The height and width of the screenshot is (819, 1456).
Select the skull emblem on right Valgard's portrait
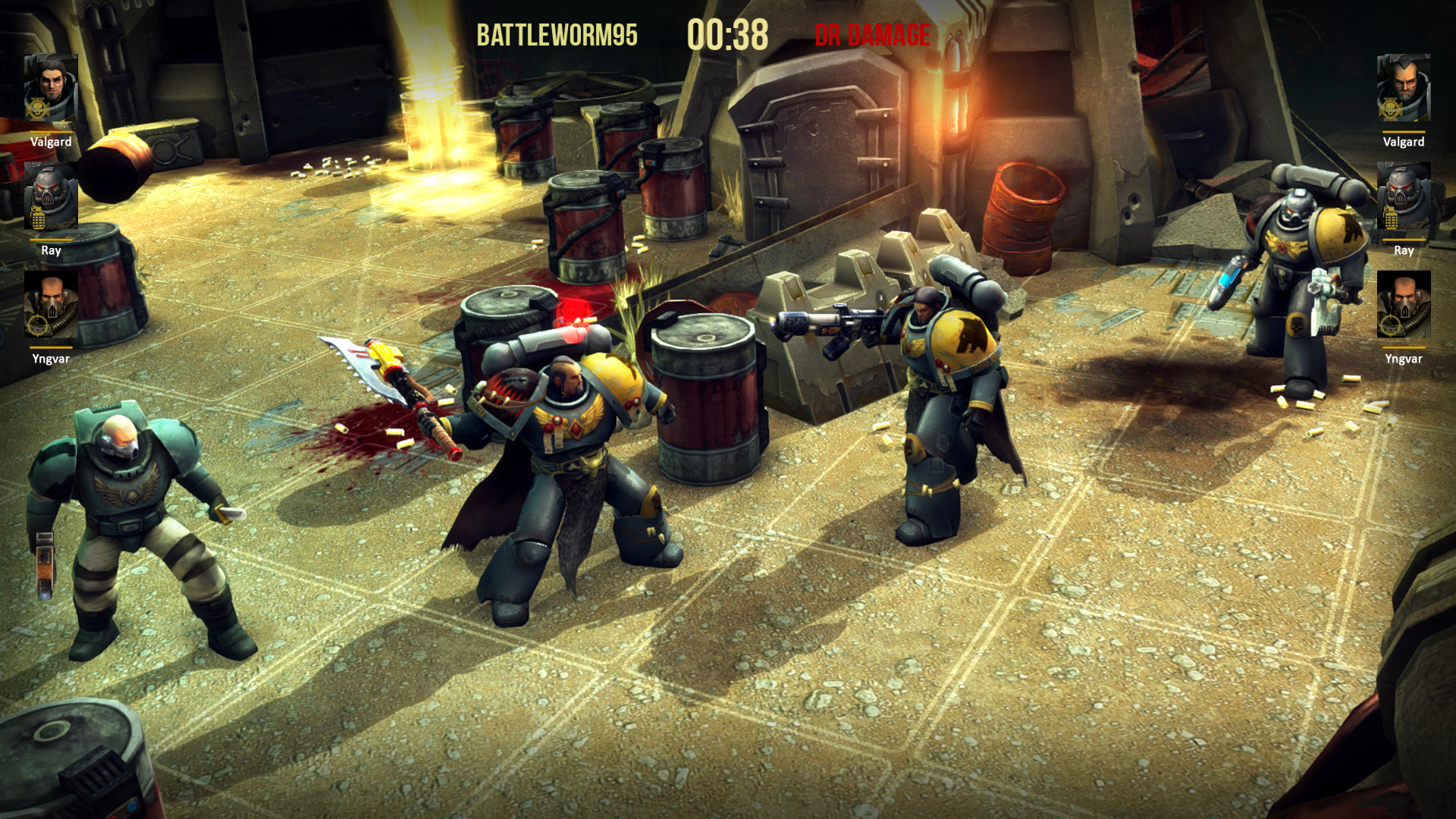tap(1391, 108)
